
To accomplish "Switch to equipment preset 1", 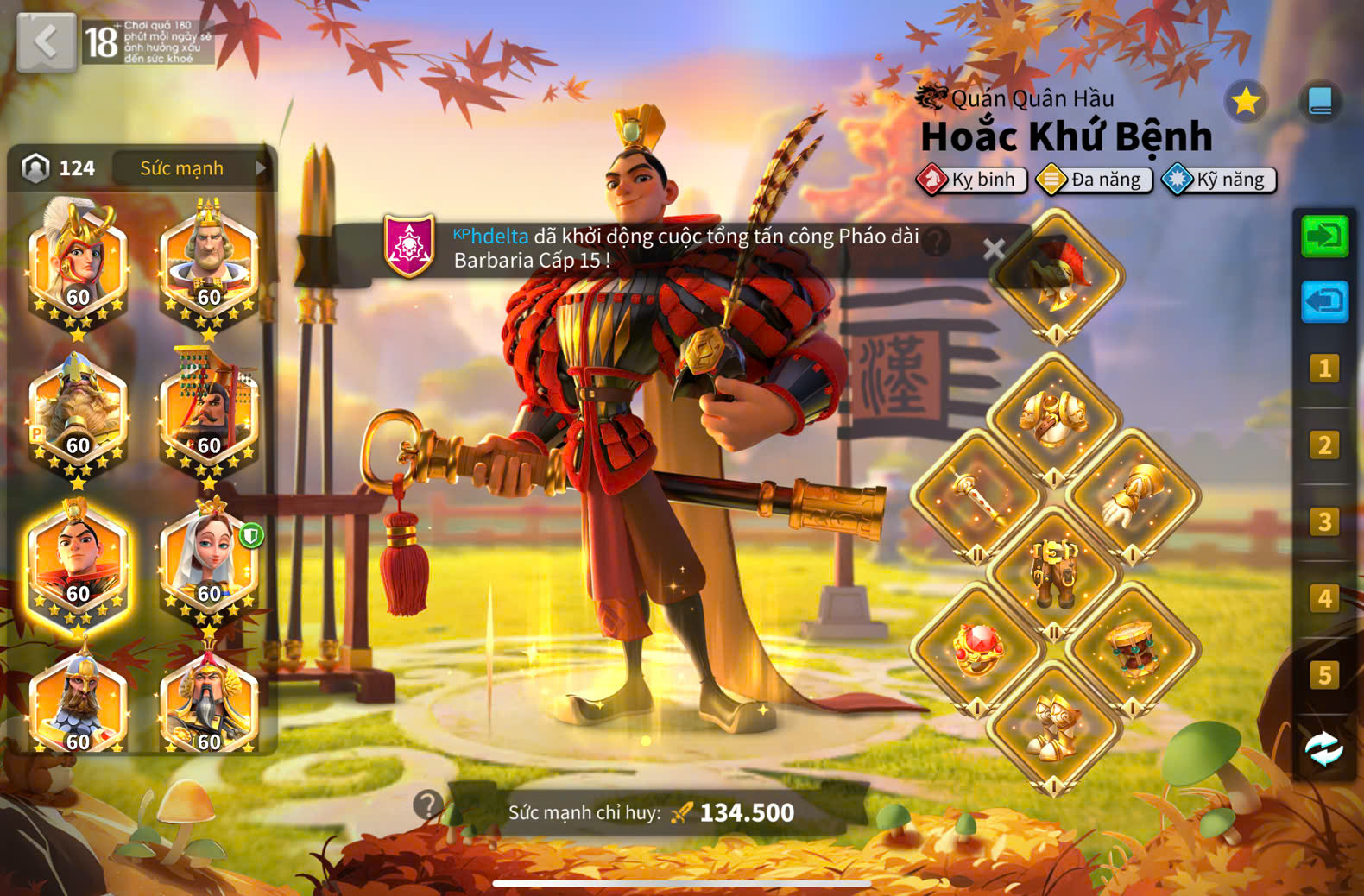I will pyautogui.click(x=1324, y=369).
